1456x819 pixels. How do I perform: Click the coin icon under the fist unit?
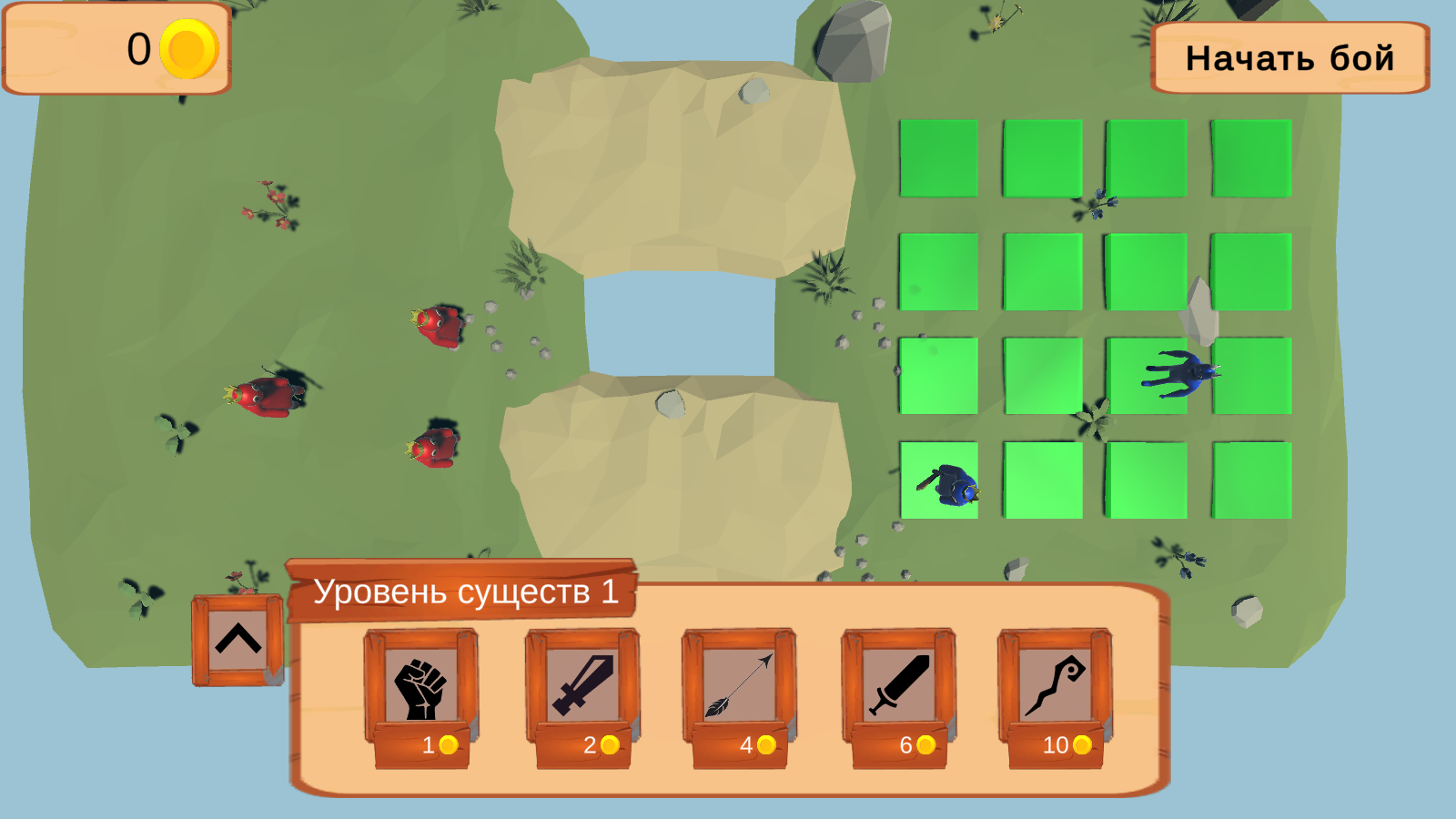pyautogui.click(x=447, y=747)
